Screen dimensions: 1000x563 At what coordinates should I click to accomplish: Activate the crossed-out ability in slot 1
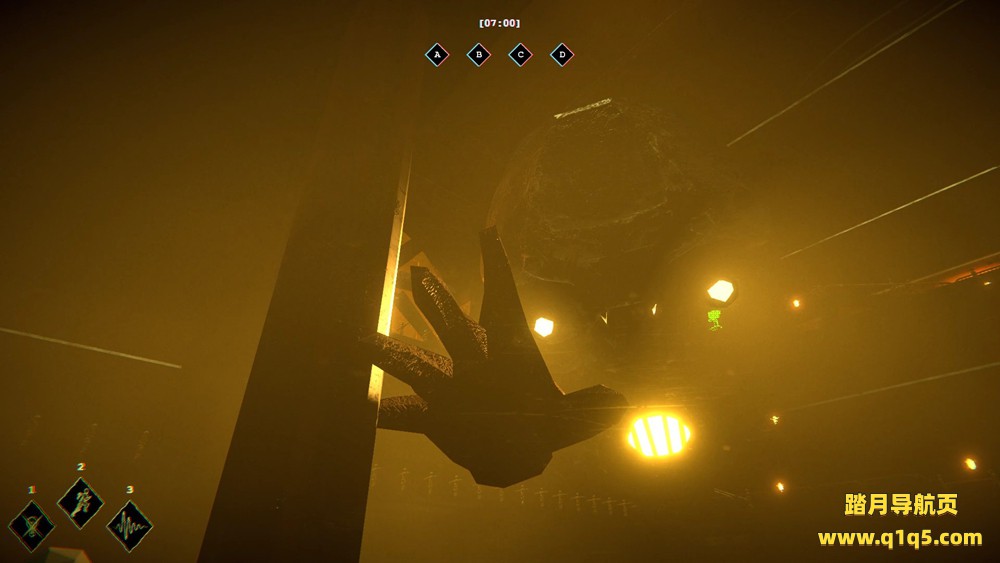coord(32,526)
